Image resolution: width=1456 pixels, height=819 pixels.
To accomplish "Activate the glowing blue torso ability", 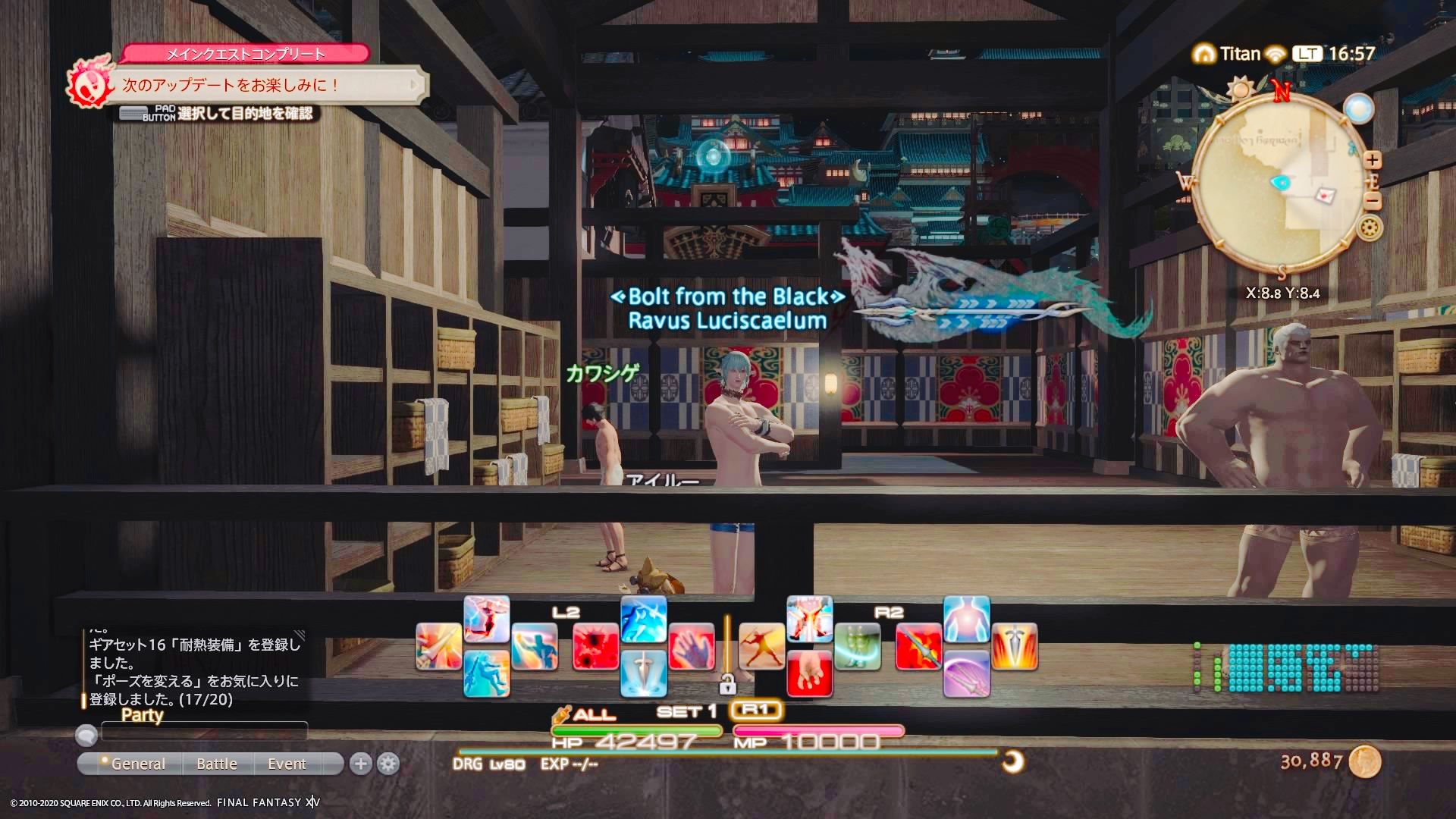I will pos(966,620).
